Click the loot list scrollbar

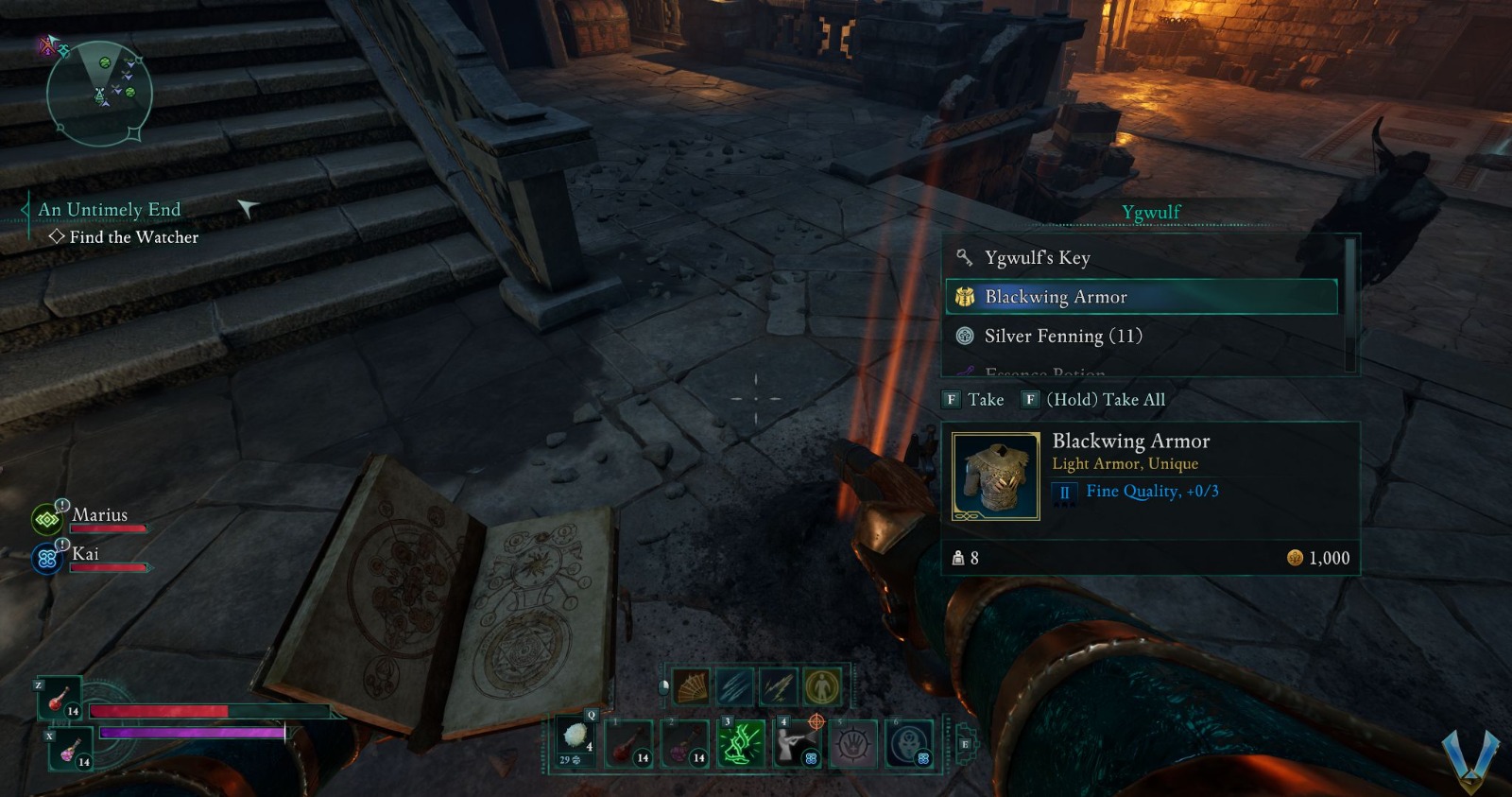(x=1349, y=303)
